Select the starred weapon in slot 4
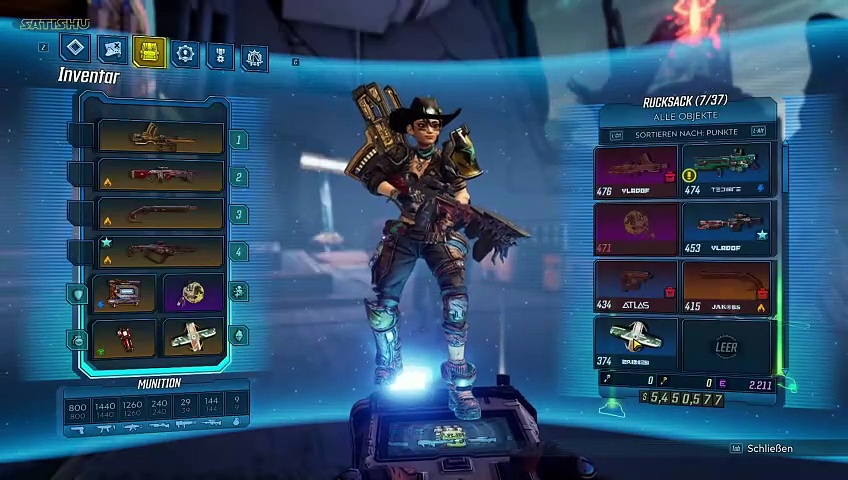 click(x=160, y=251)
